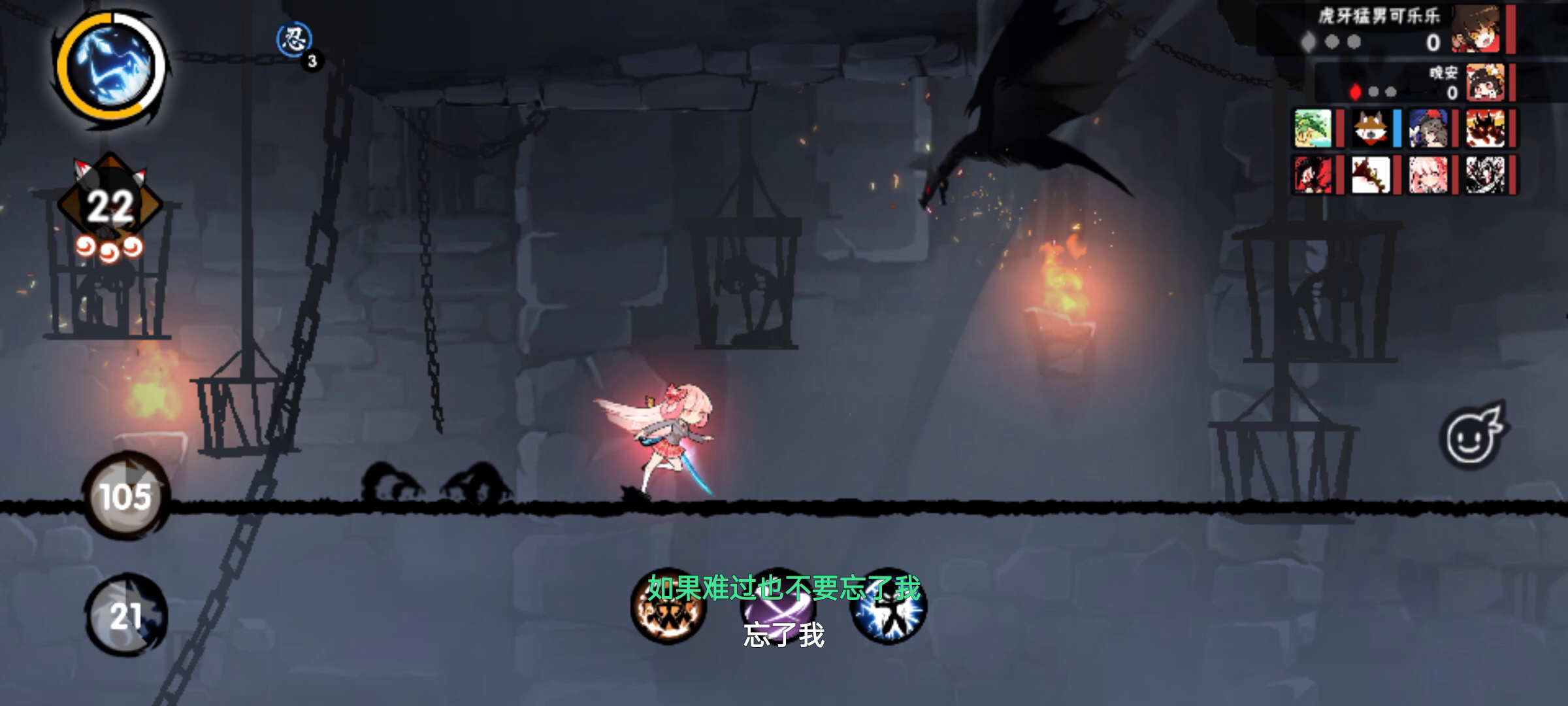Pick the palm tree beach avatar

click(x=1313, y=127)
